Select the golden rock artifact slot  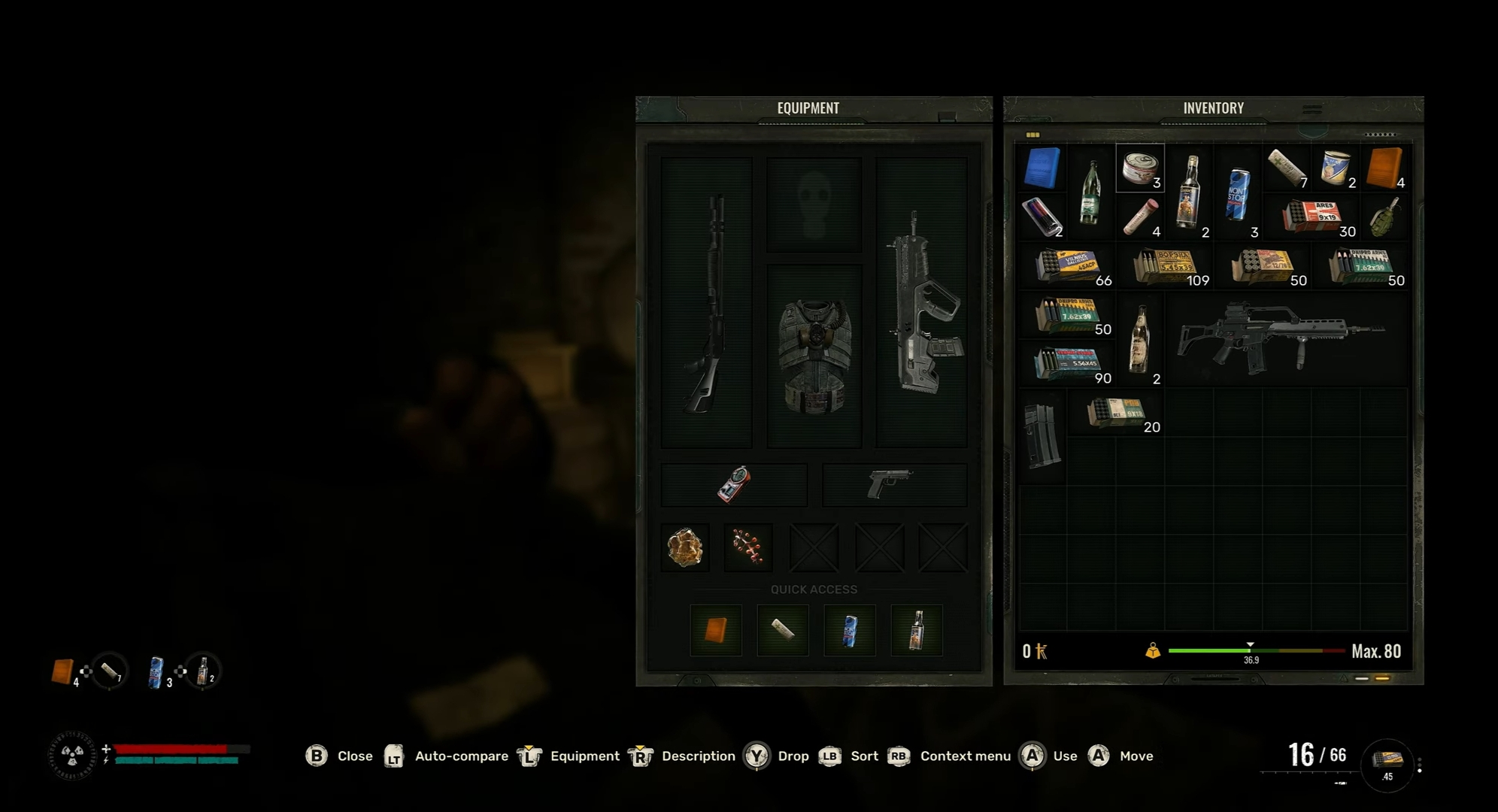pyautogui.click(x=685, y=547)
